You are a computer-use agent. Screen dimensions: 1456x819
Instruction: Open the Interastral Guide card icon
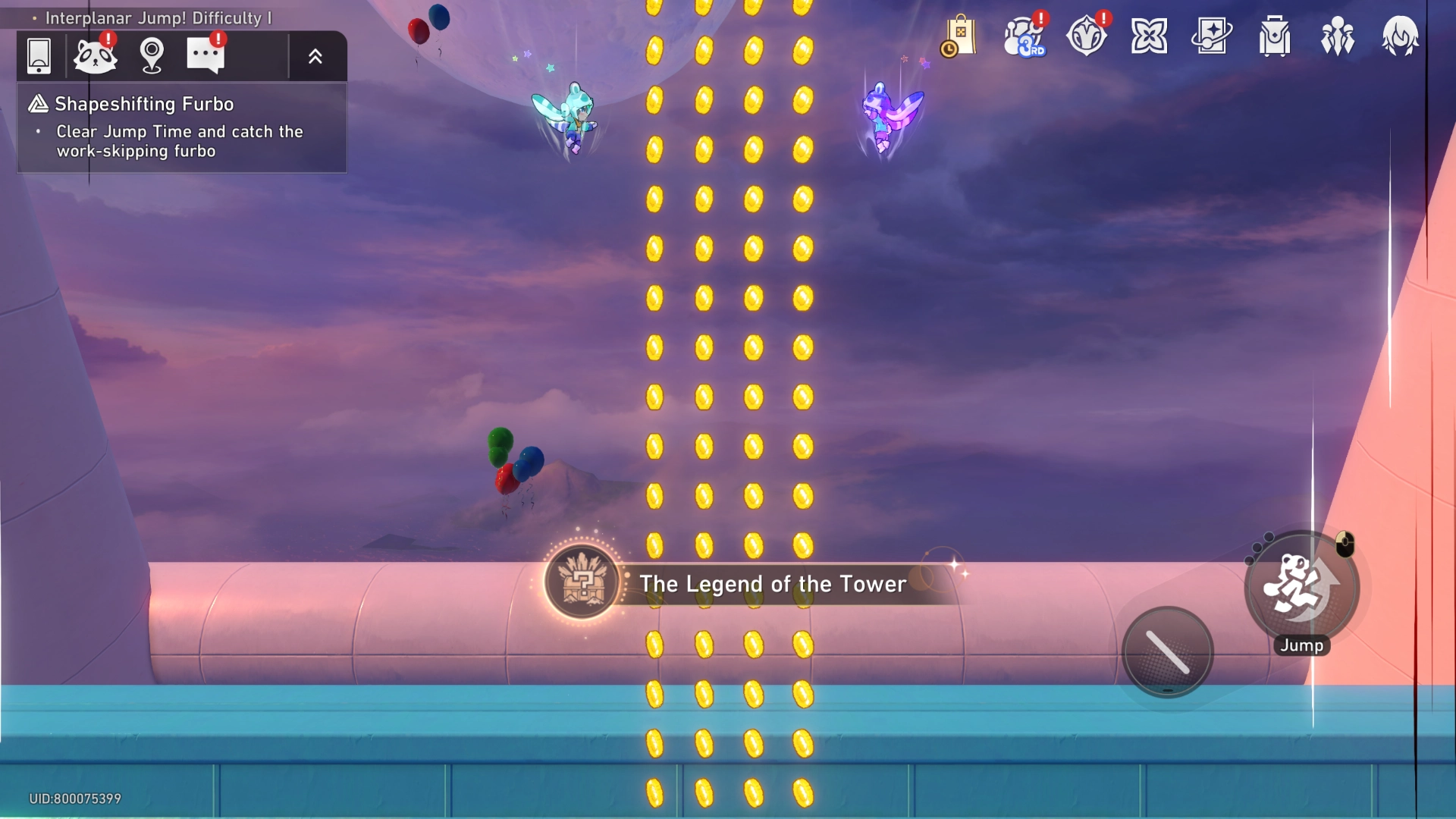coord(1212,36)
